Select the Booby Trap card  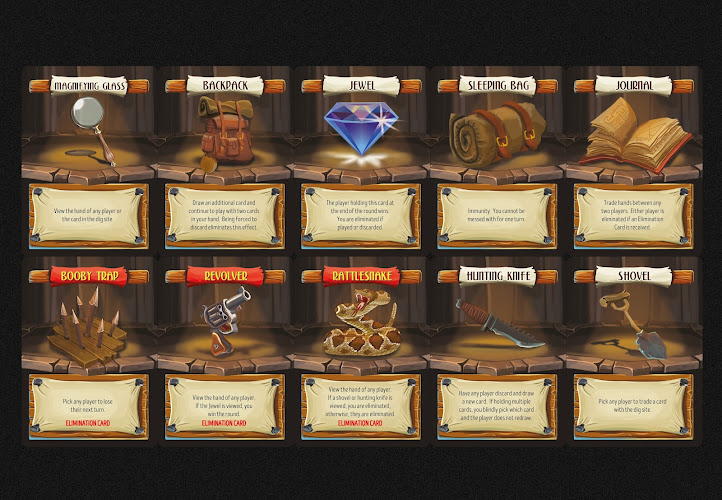tap(88, 348)
